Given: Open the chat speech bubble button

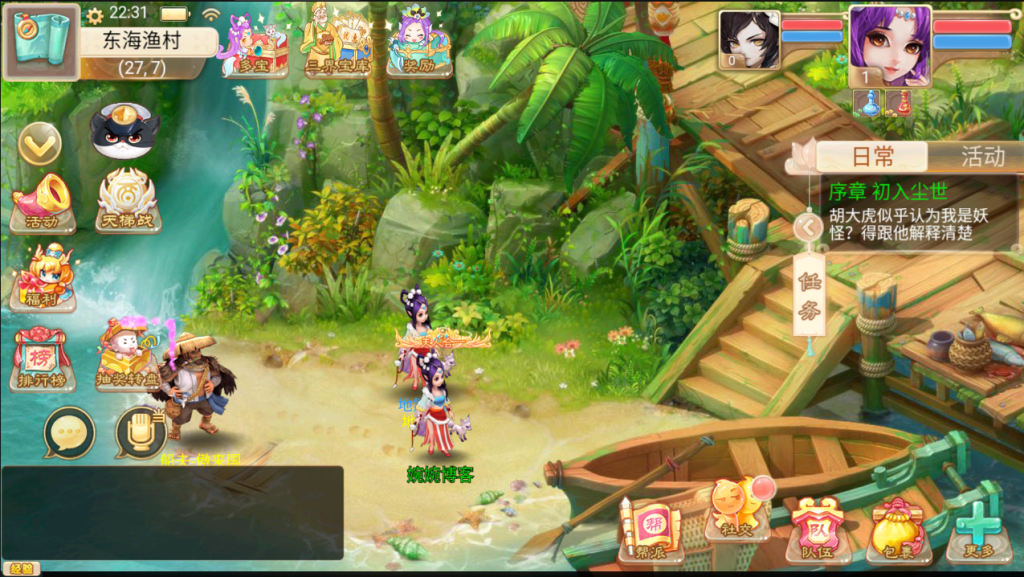Looking at the screenshot, I should [69, 433].
